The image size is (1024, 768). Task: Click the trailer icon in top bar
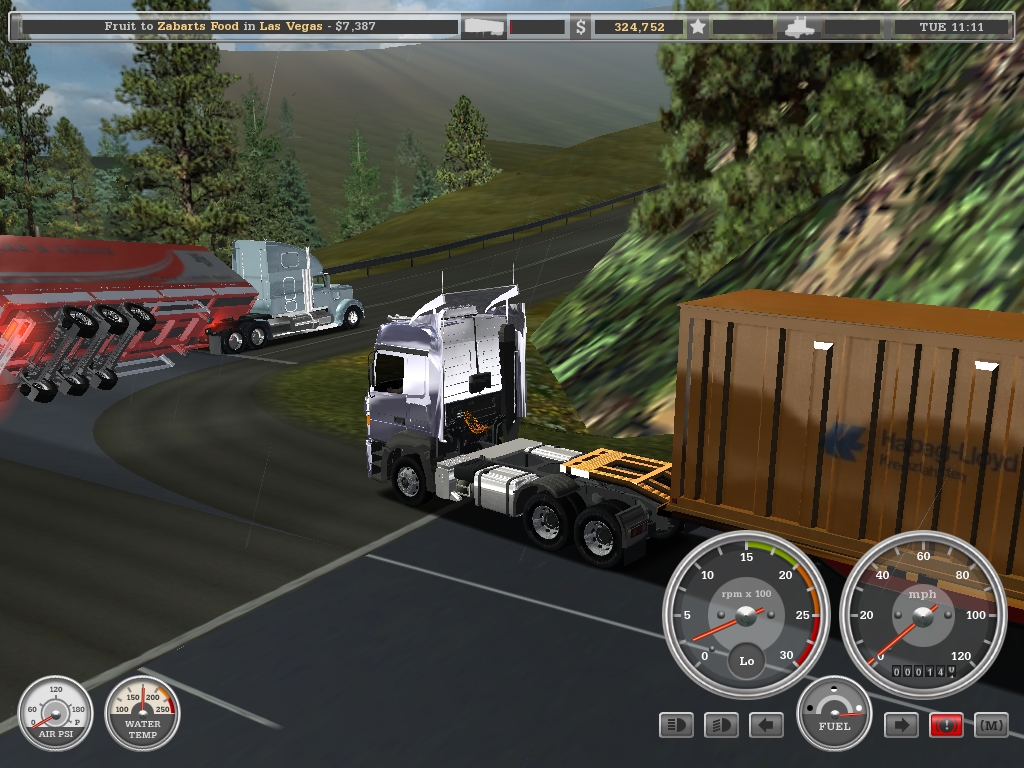click(483, 27)
